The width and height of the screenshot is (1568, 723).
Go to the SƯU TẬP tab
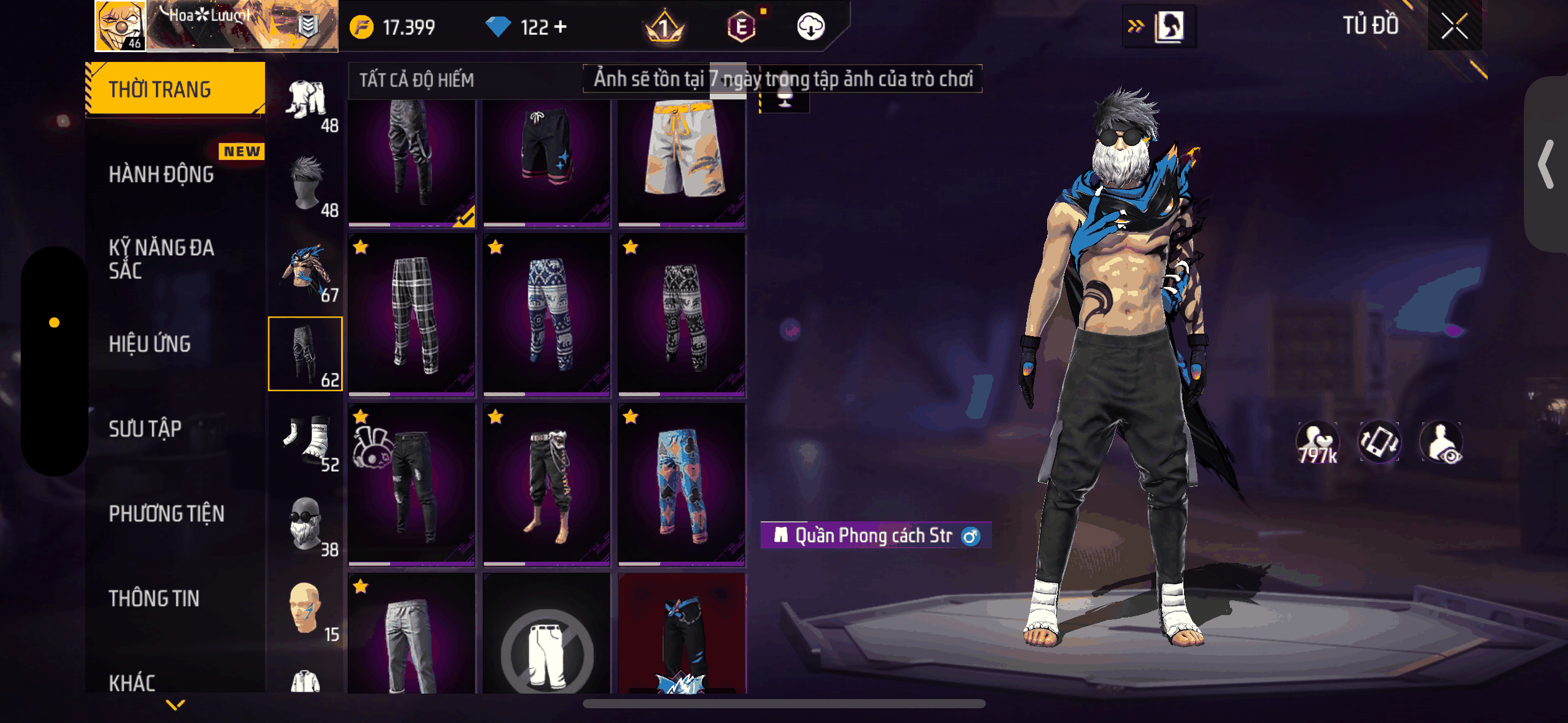point(145,429)
